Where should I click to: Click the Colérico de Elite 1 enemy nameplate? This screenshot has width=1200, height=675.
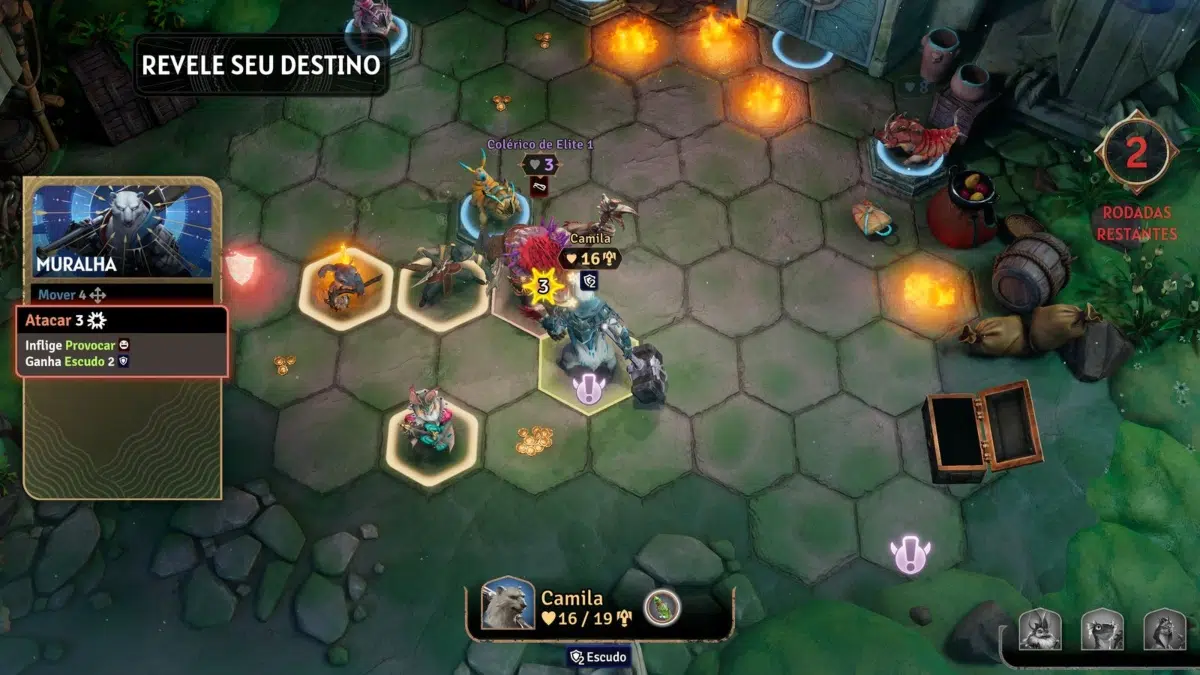(540, 144)
